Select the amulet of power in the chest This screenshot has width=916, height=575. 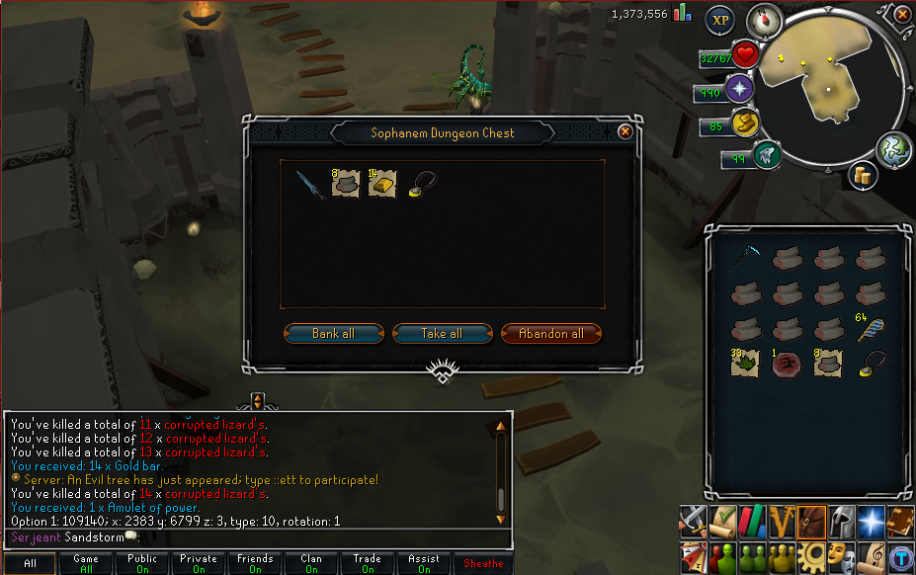coord(420,186)
